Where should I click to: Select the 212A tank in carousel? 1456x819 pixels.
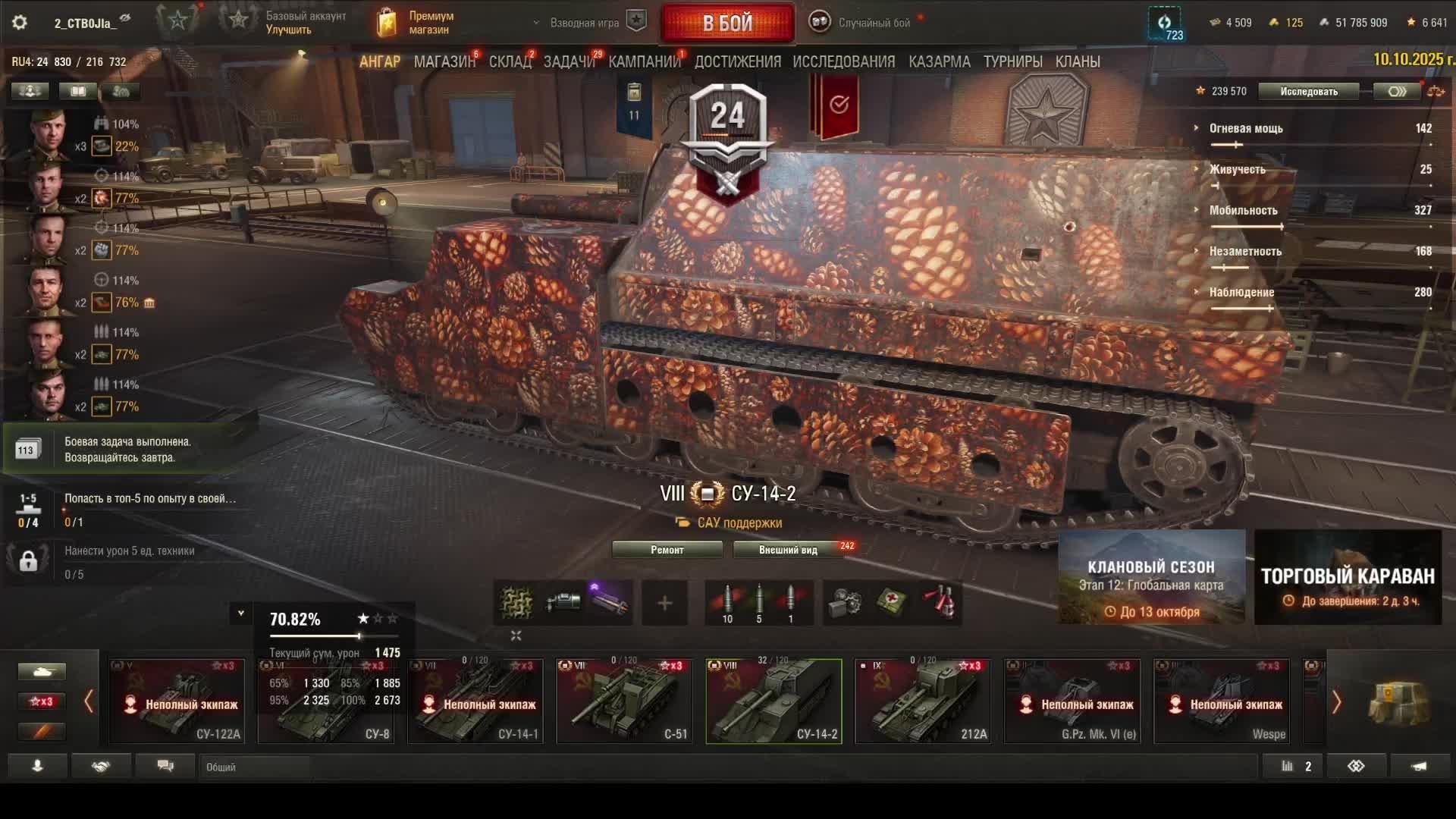pyautogui.click(x=923, y=701)
